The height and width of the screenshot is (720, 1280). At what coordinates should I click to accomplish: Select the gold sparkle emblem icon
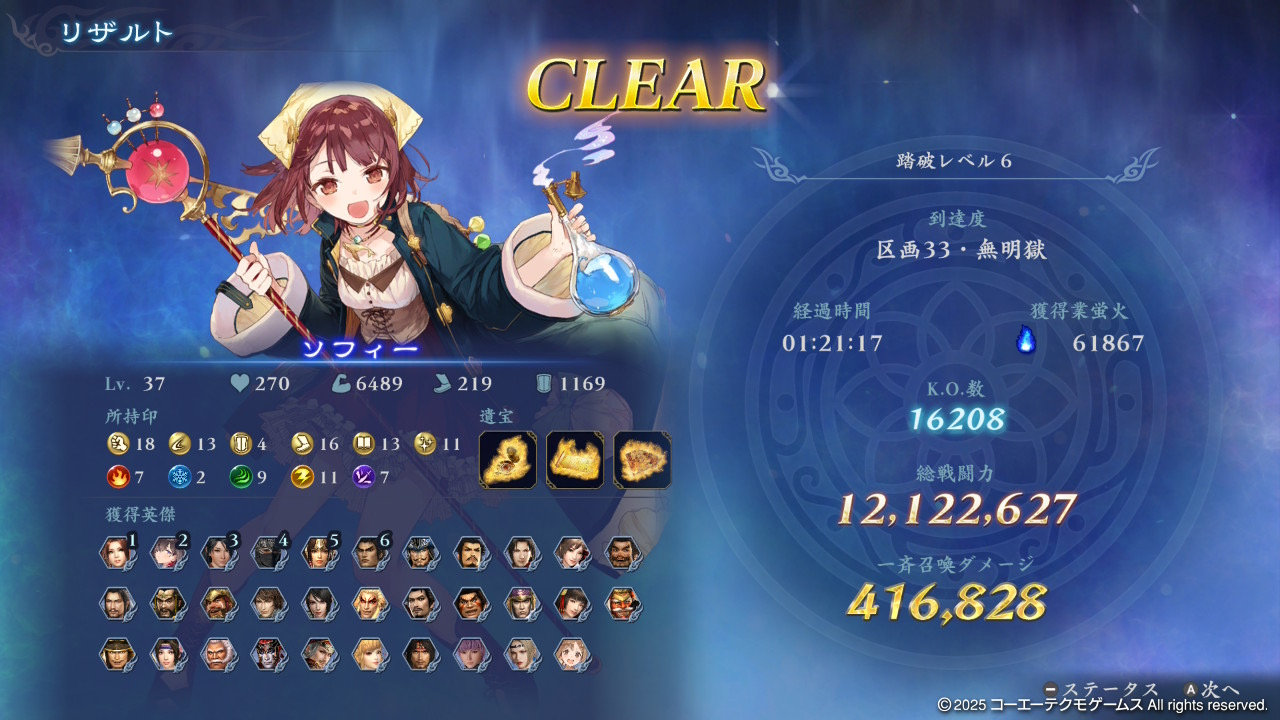[x=425, y=444]
